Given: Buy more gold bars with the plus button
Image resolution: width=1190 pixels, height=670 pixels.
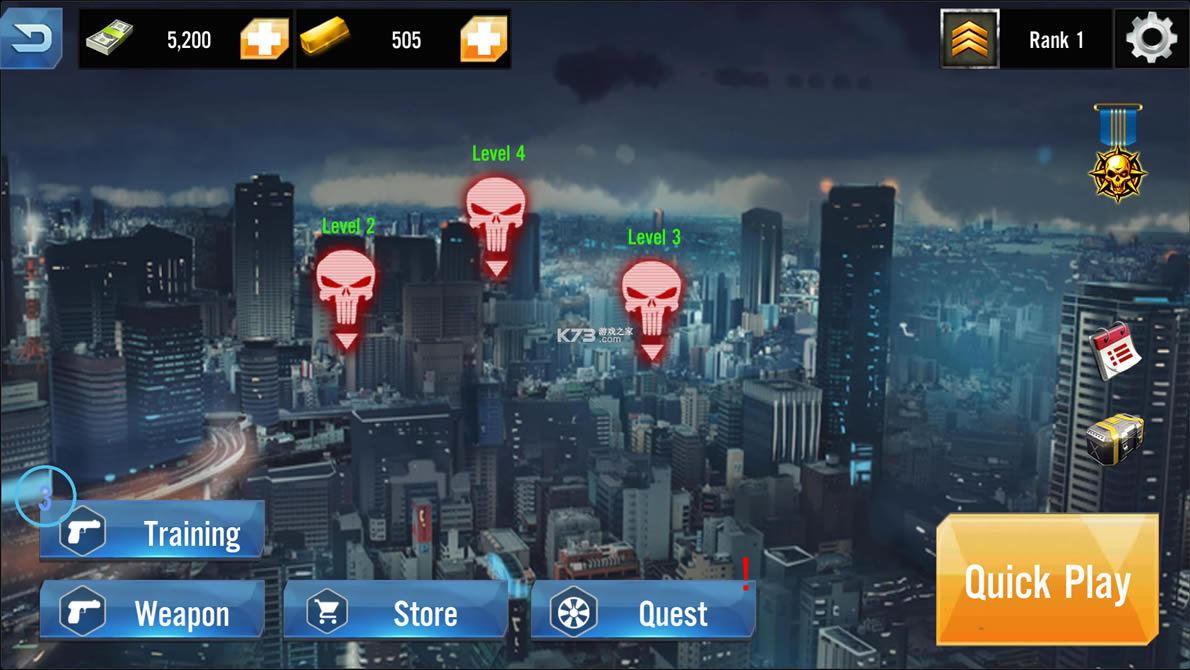Looking at the screenshot, I should [484, 39].
